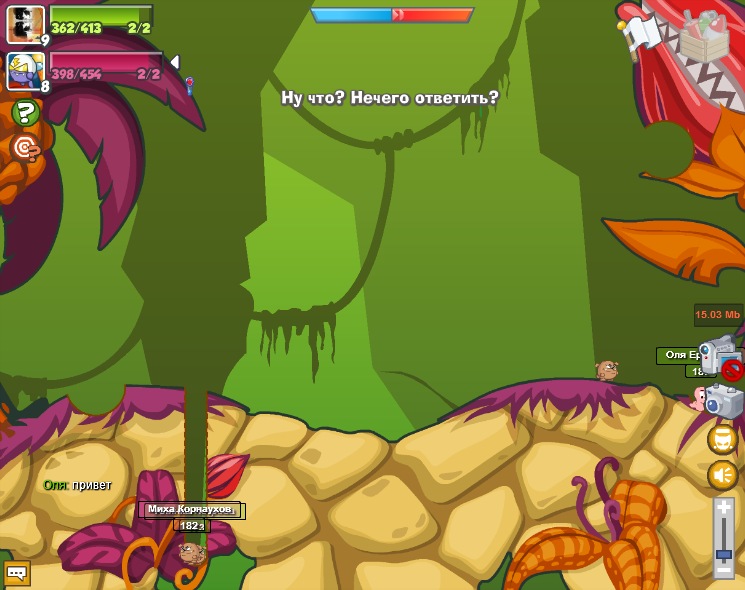The width and height of the screenshot is (745, 590).
Task: Take a screenshot with the camera icon
Action: pyautogui.click(x=724, y=401)
